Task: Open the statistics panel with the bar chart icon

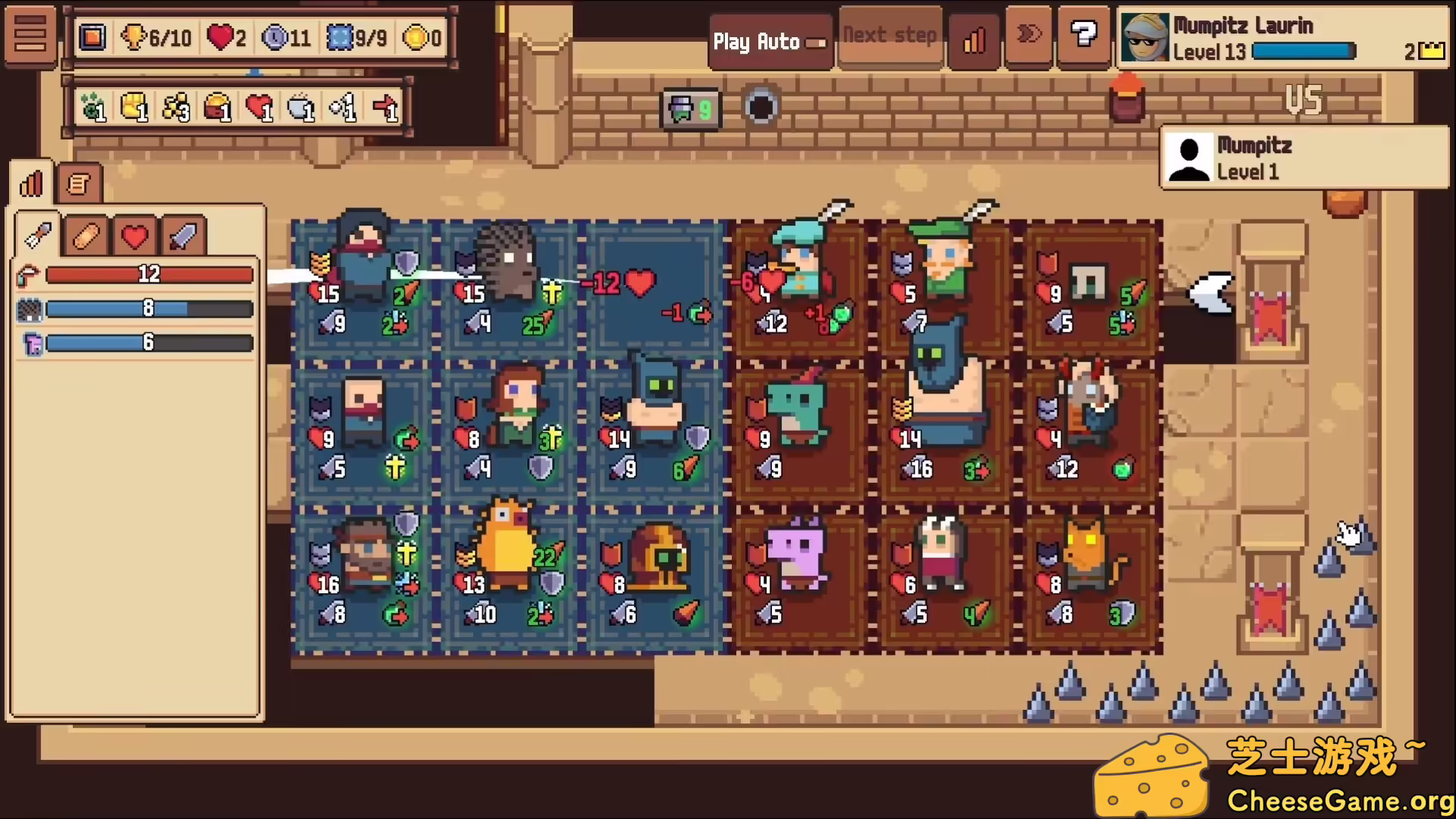Action: tap(30, 182)
